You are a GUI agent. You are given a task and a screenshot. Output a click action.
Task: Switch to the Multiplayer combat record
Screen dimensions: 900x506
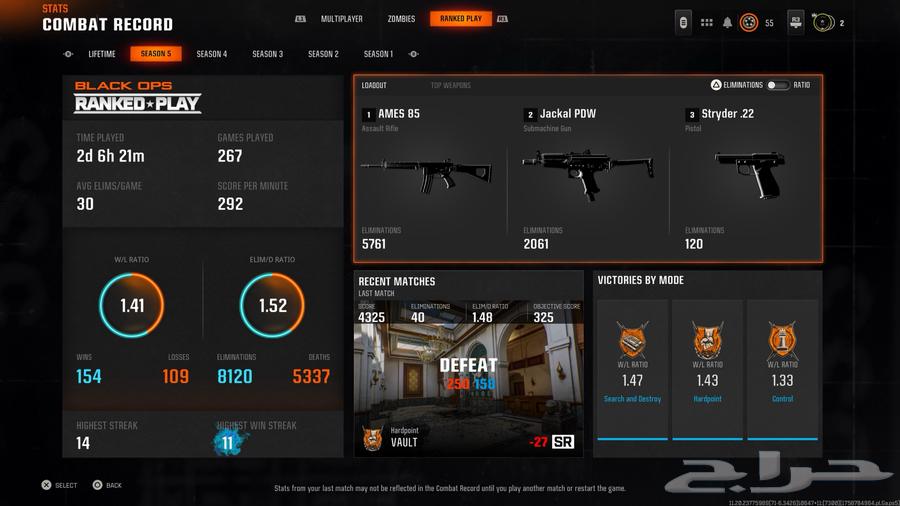[342, 19]
